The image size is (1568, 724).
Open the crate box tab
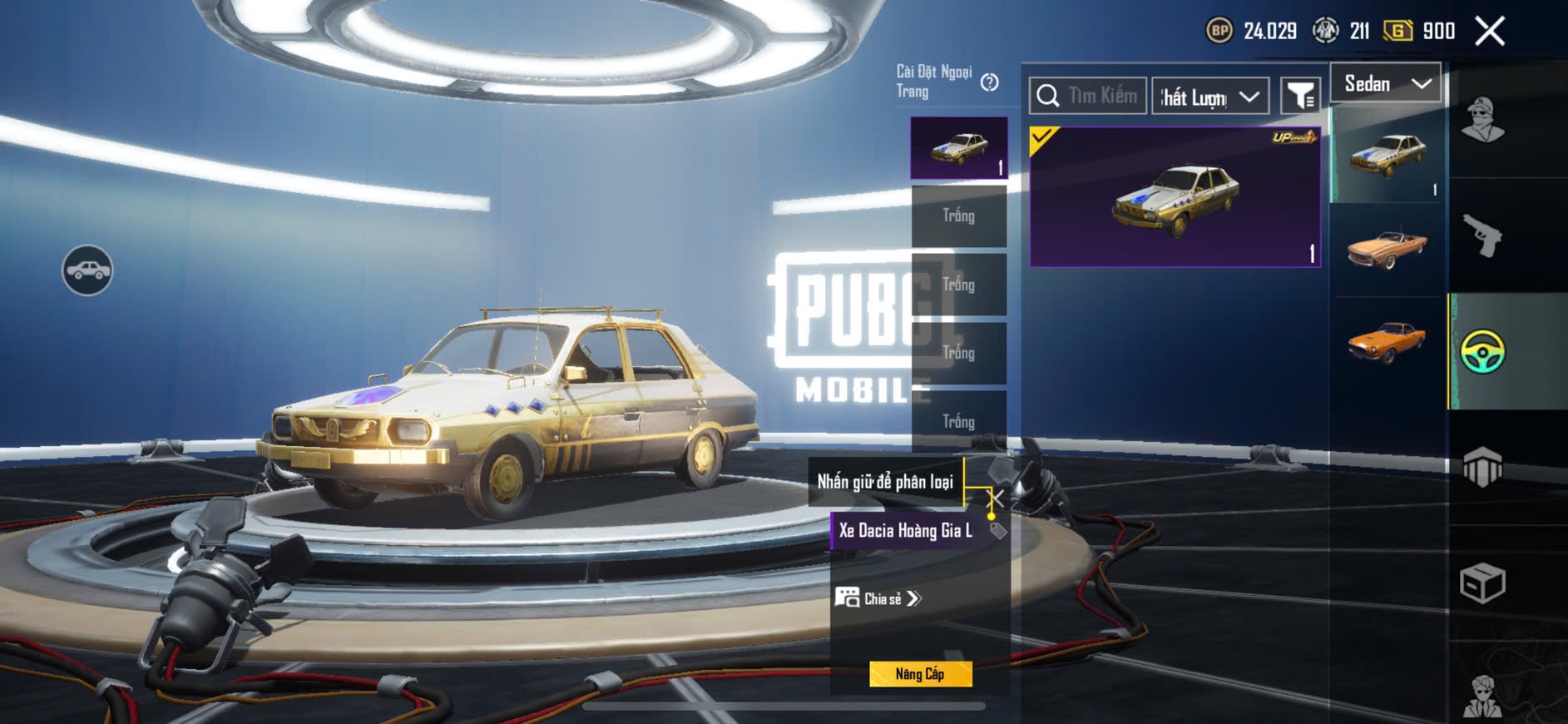pos(1482,583)
